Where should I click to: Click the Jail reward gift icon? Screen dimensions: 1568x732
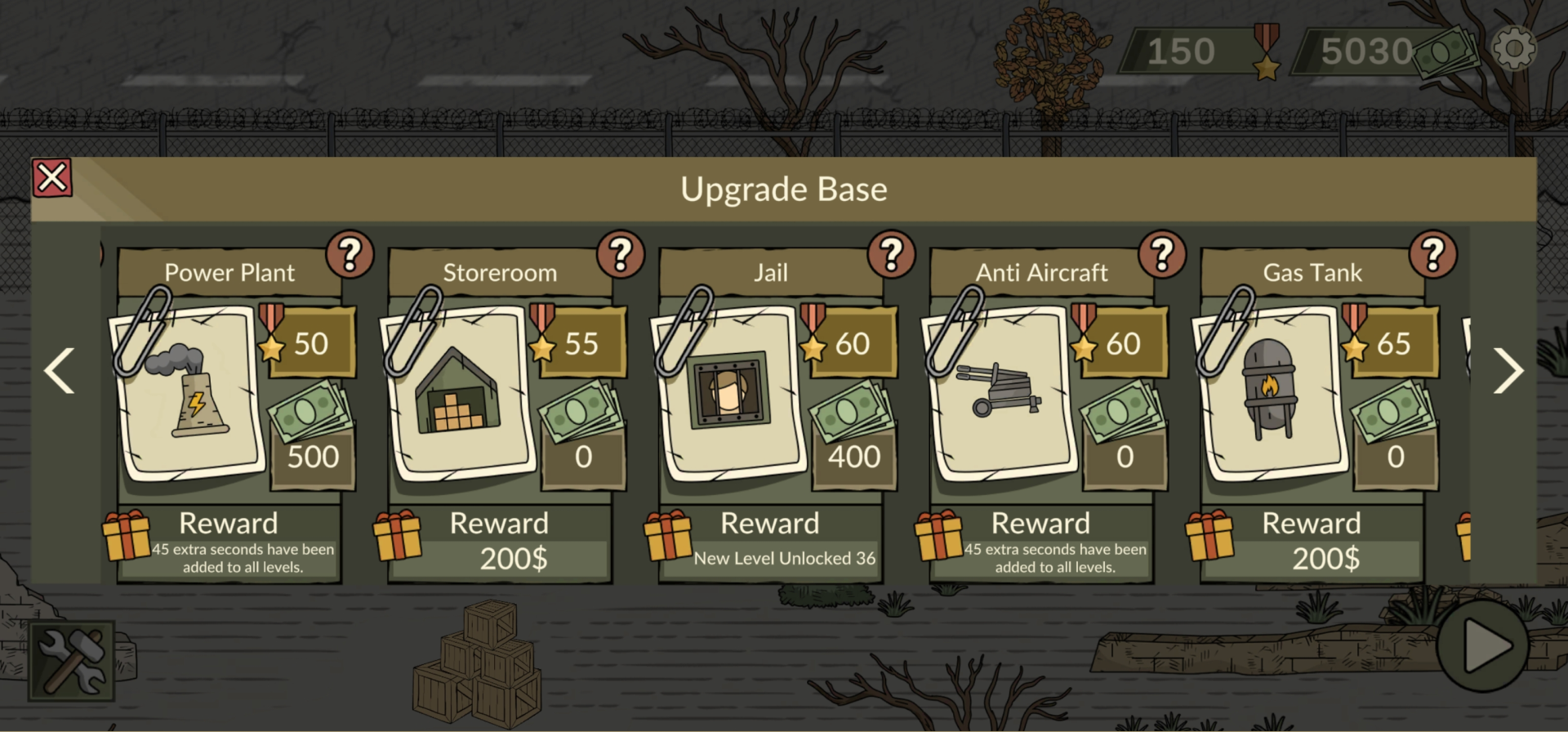[x=667, y=539]
